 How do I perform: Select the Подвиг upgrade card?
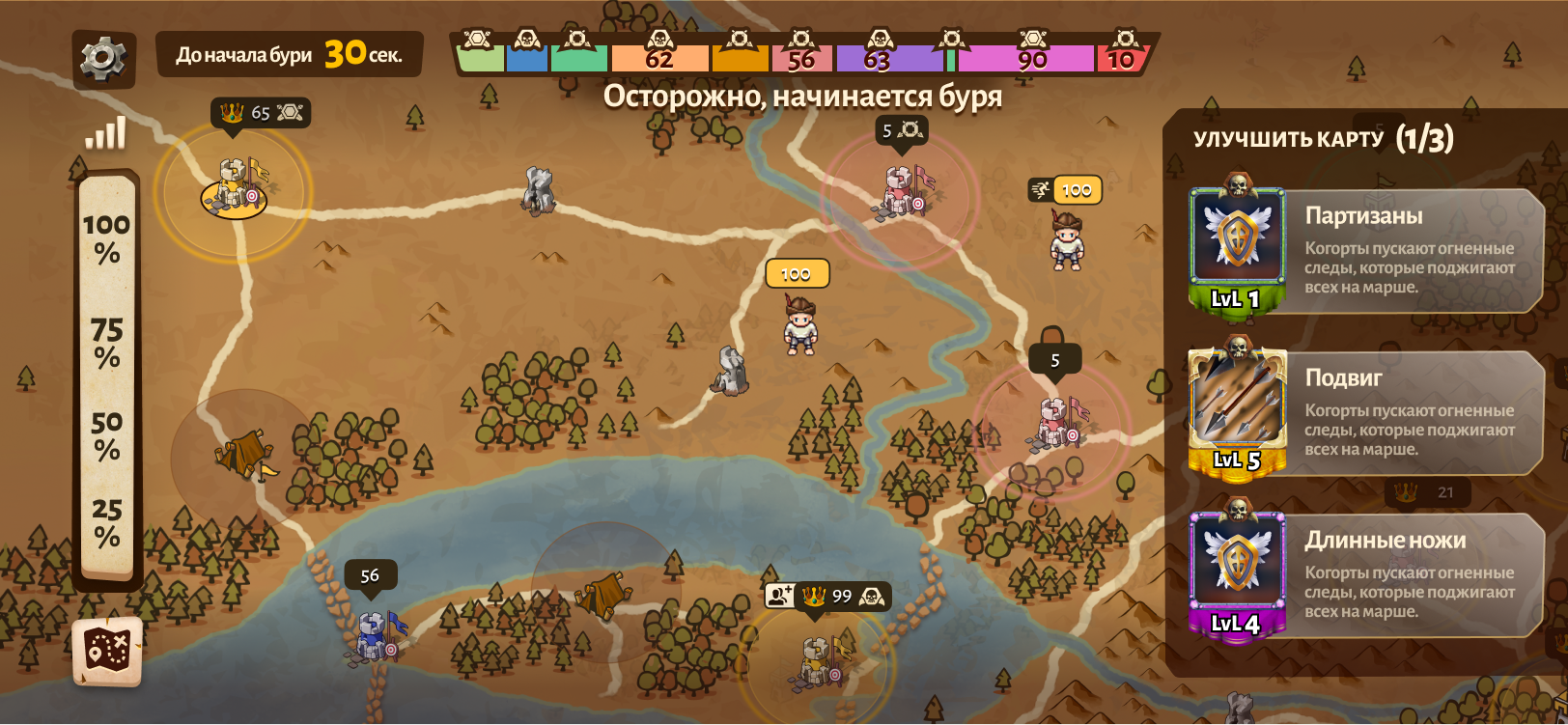[x=1365, y=412]
